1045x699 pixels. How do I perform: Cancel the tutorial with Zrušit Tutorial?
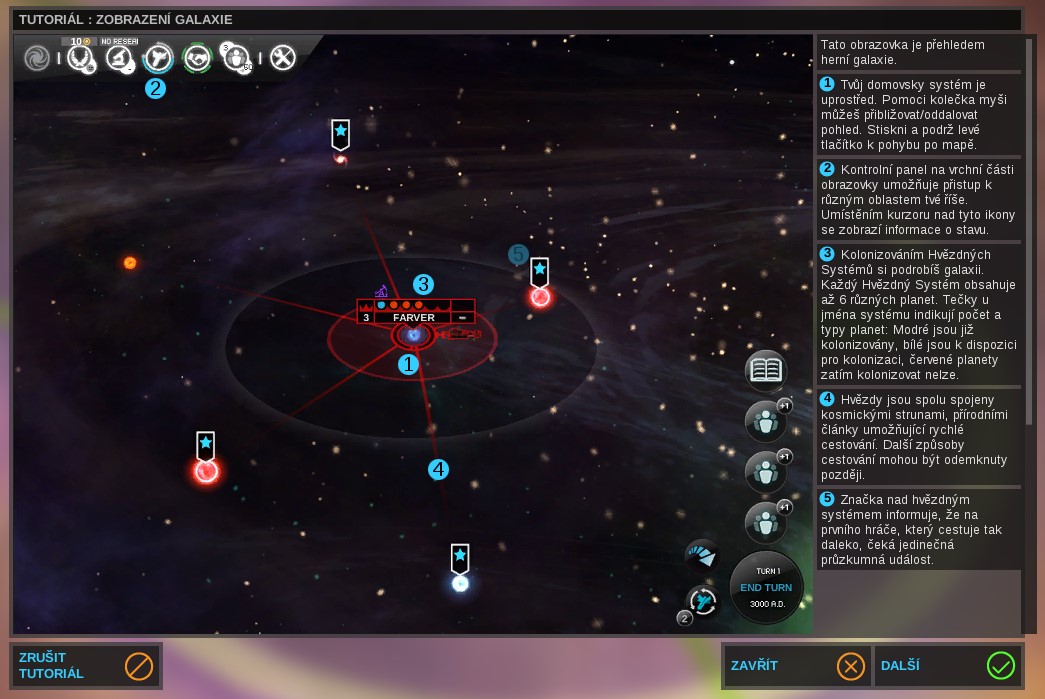pos(85,665)
